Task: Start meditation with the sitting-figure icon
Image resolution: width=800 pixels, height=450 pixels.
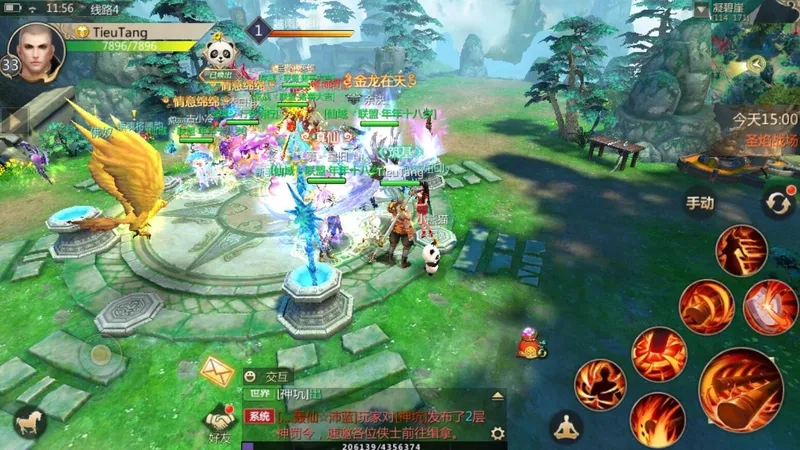Action: click(566, 428)
